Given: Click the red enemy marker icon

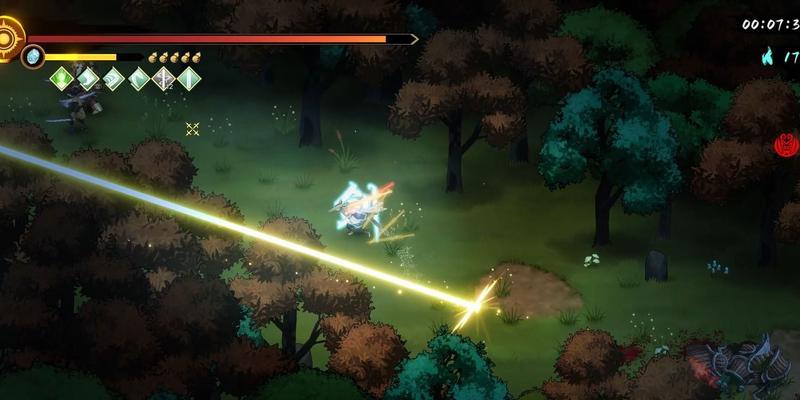Looking at the screenshot, I should pos(786,147).
